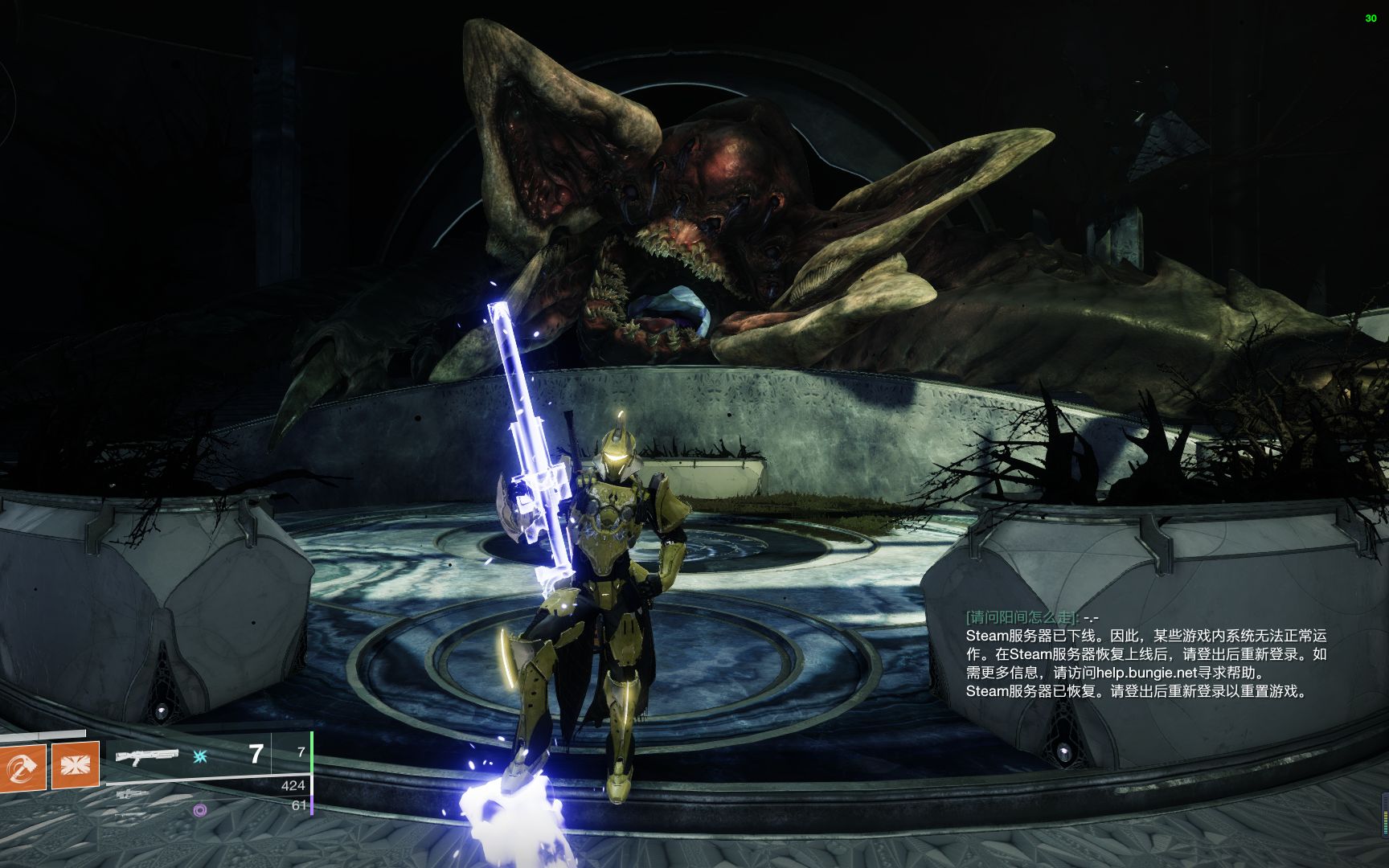Click the cyan stasis element icon

click(200, 756)
